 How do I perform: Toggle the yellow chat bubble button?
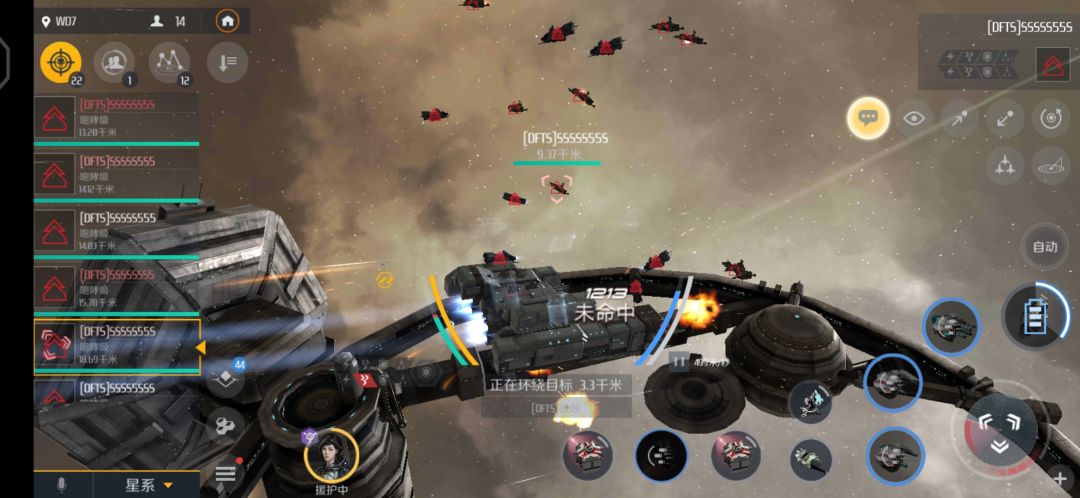pos(868,118)
